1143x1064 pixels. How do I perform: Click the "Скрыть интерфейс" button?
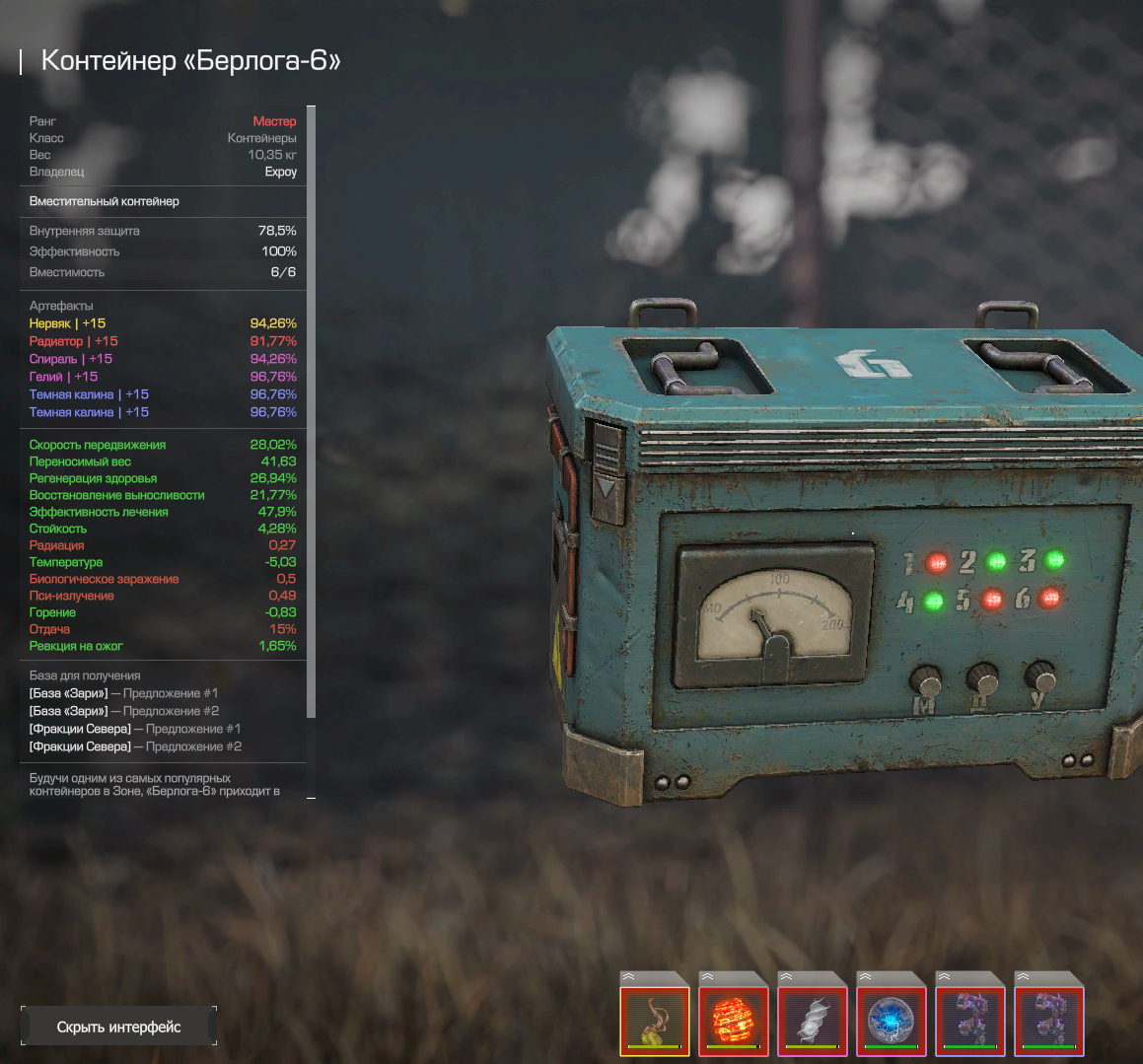click(x=118, y=1027)
